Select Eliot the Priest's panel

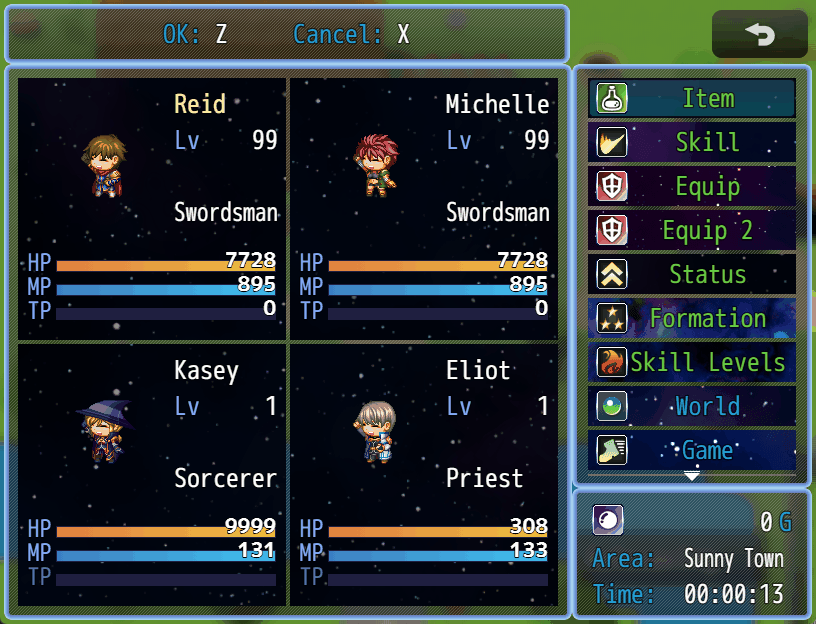tap(424, 475)
